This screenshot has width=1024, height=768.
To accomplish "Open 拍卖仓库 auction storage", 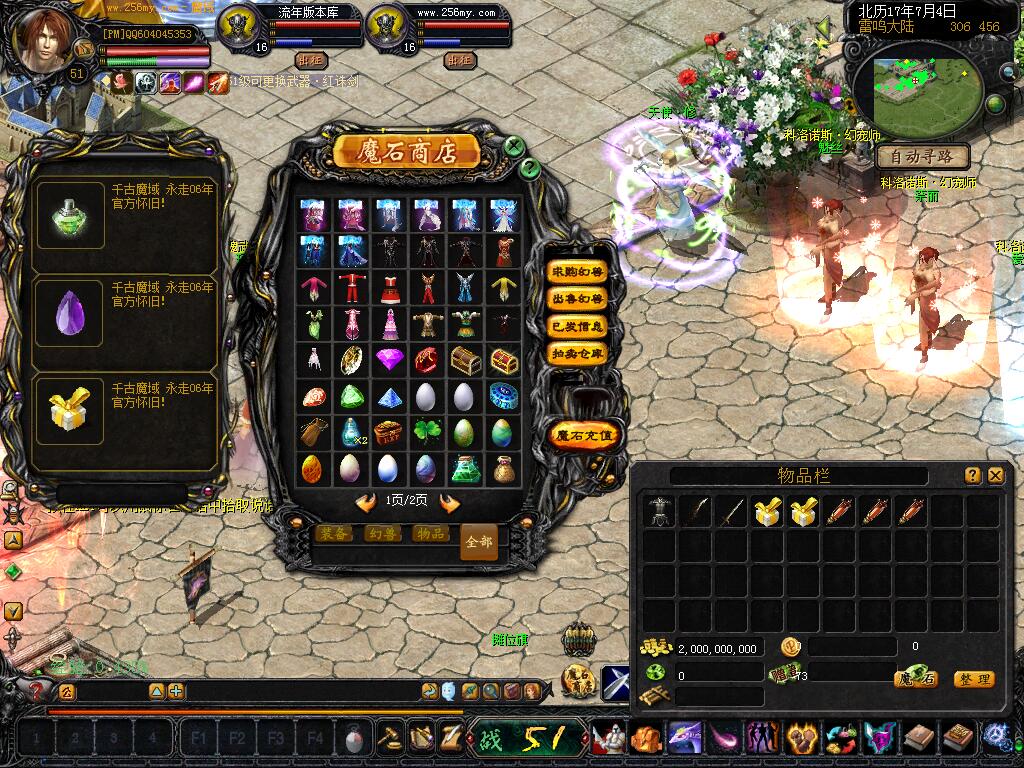I will click(x=578, y=353).
